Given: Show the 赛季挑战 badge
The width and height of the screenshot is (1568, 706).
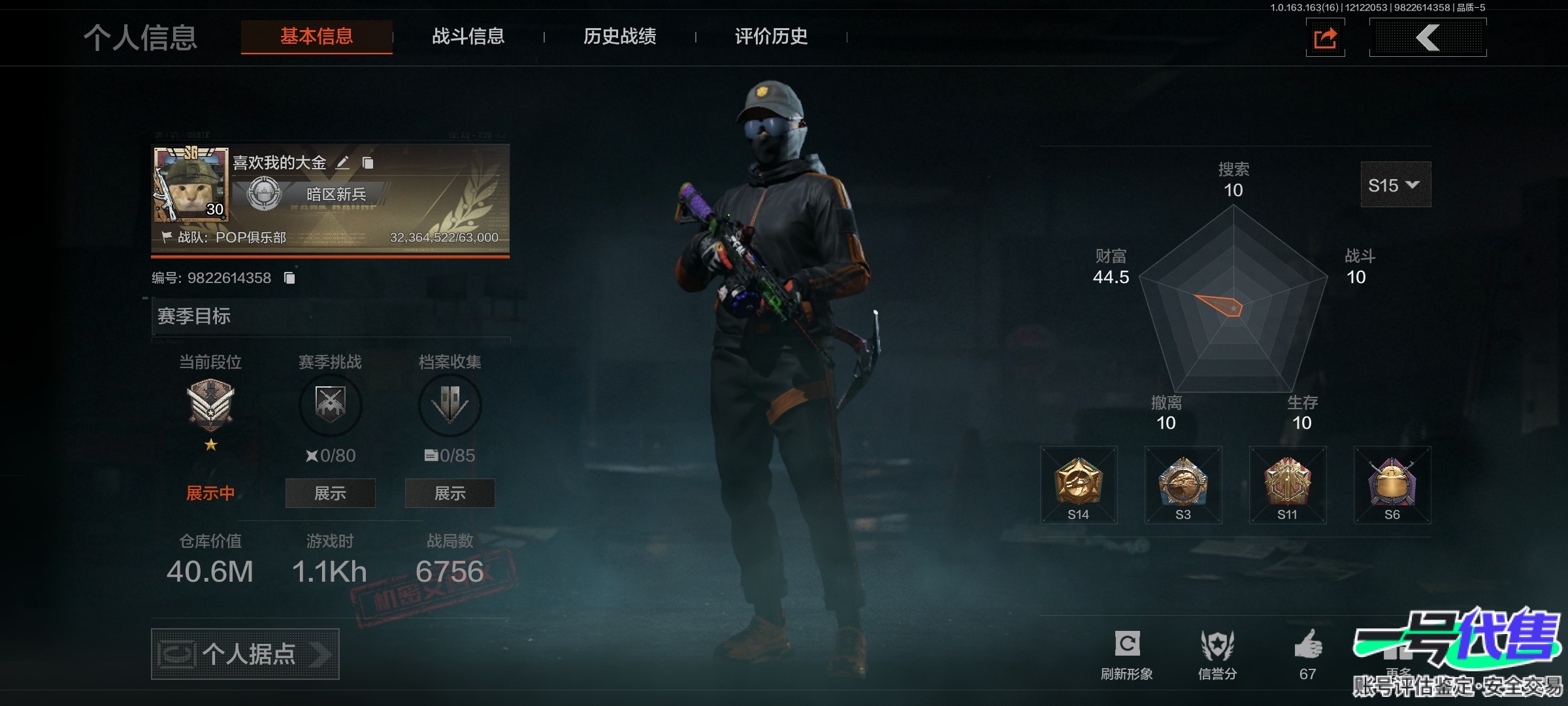Looking at the screenshot, I should click(x=330, y=493).
